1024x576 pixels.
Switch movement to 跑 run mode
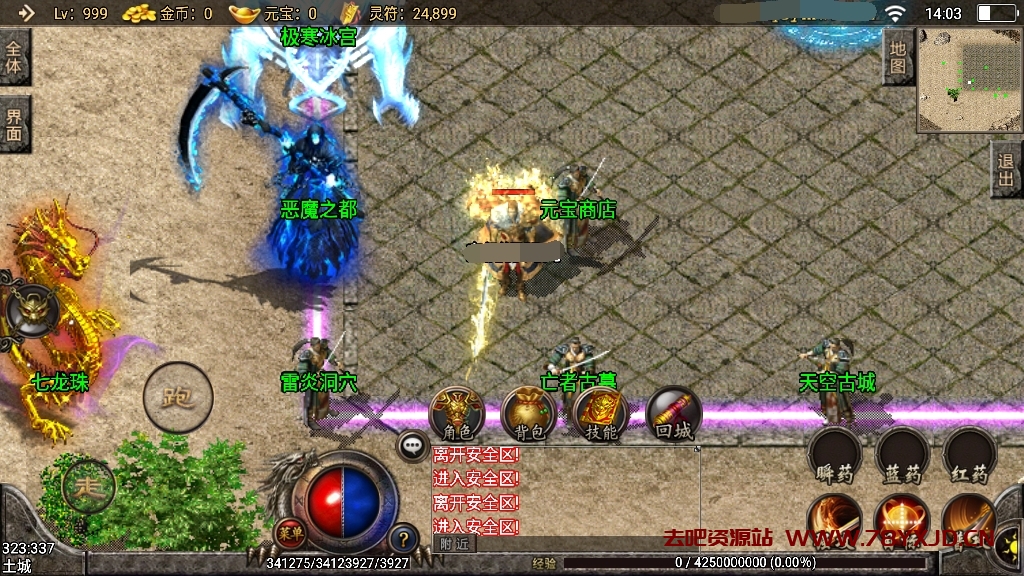178,397
